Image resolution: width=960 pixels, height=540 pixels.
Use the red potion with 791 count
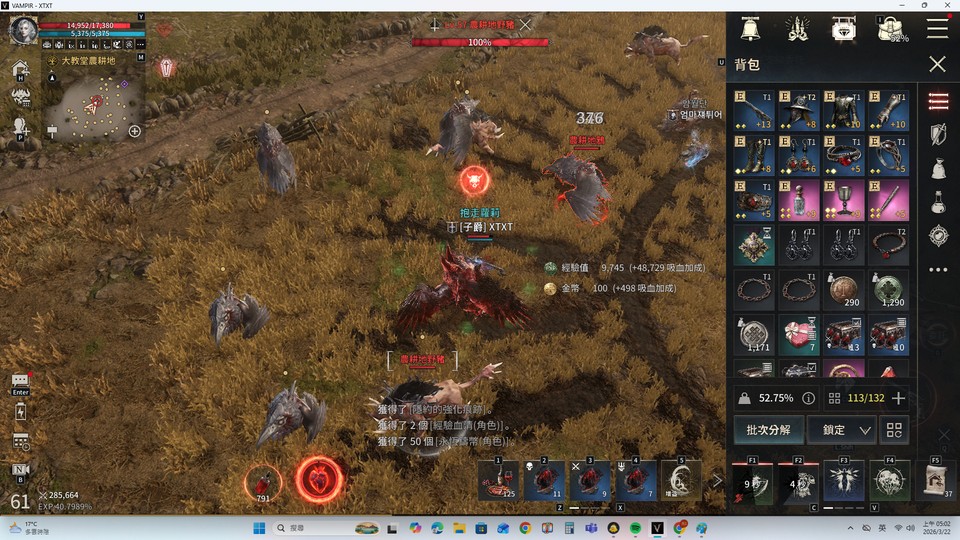coord(263,482)
